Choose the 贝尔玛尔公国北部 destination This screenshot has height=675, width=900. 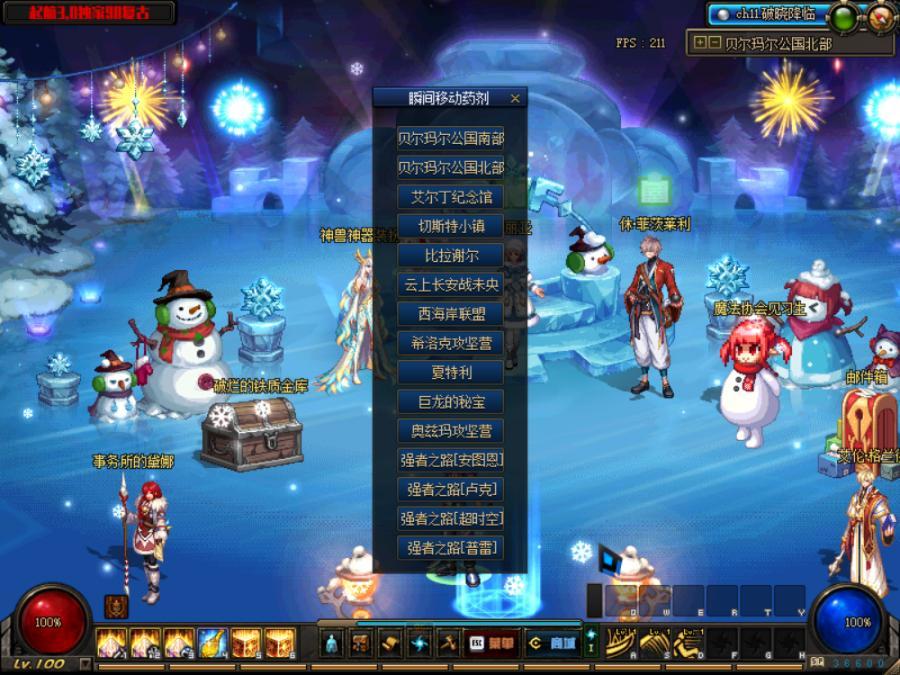pos(450,167)
